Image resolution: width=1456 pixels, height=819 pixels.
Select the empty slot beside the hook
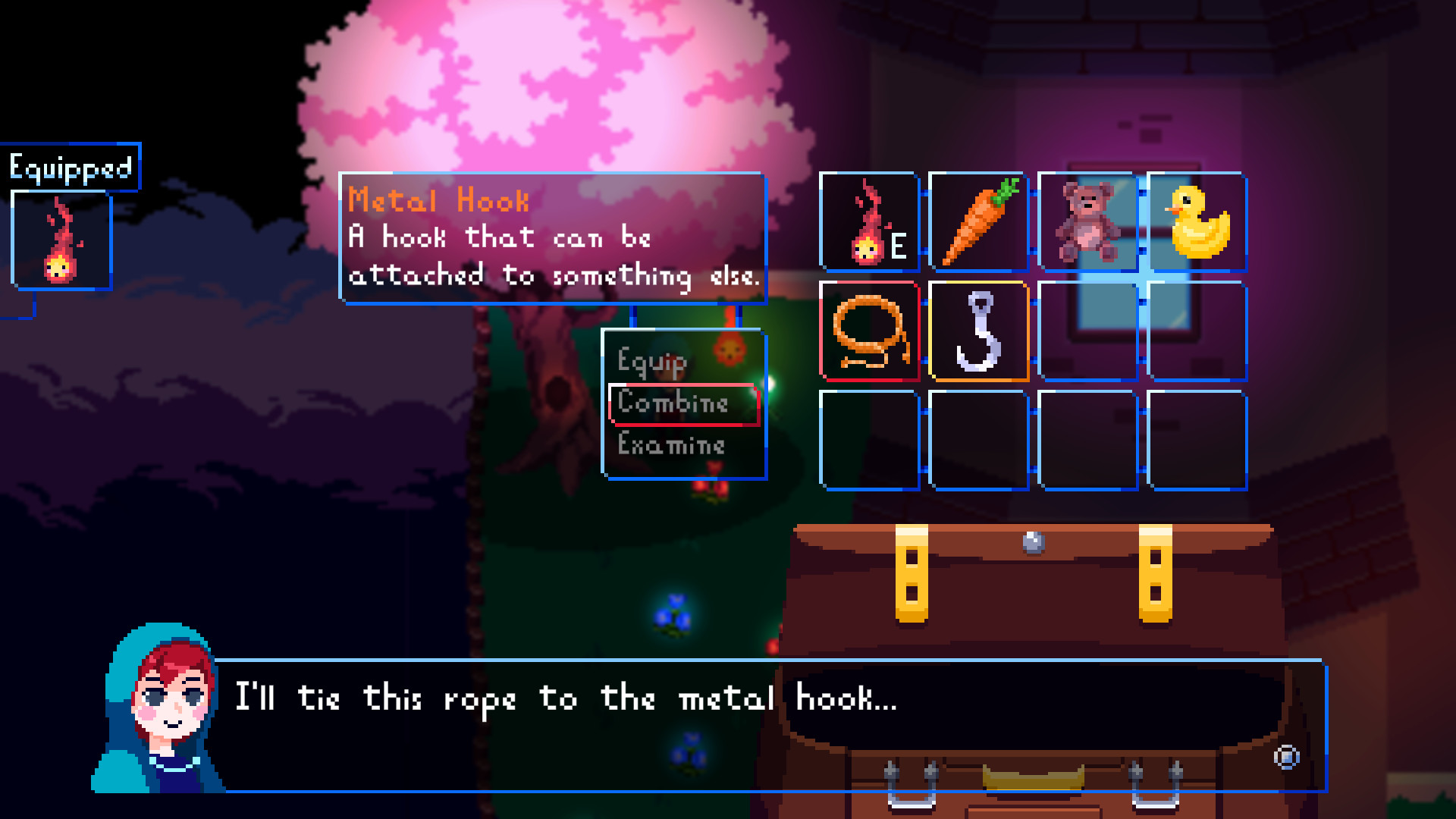[x=1086, y=331]
